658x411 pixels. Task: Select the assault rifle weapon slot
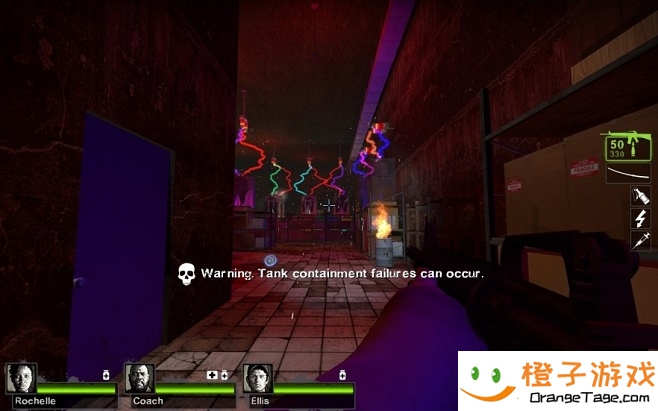pos(625,148)
